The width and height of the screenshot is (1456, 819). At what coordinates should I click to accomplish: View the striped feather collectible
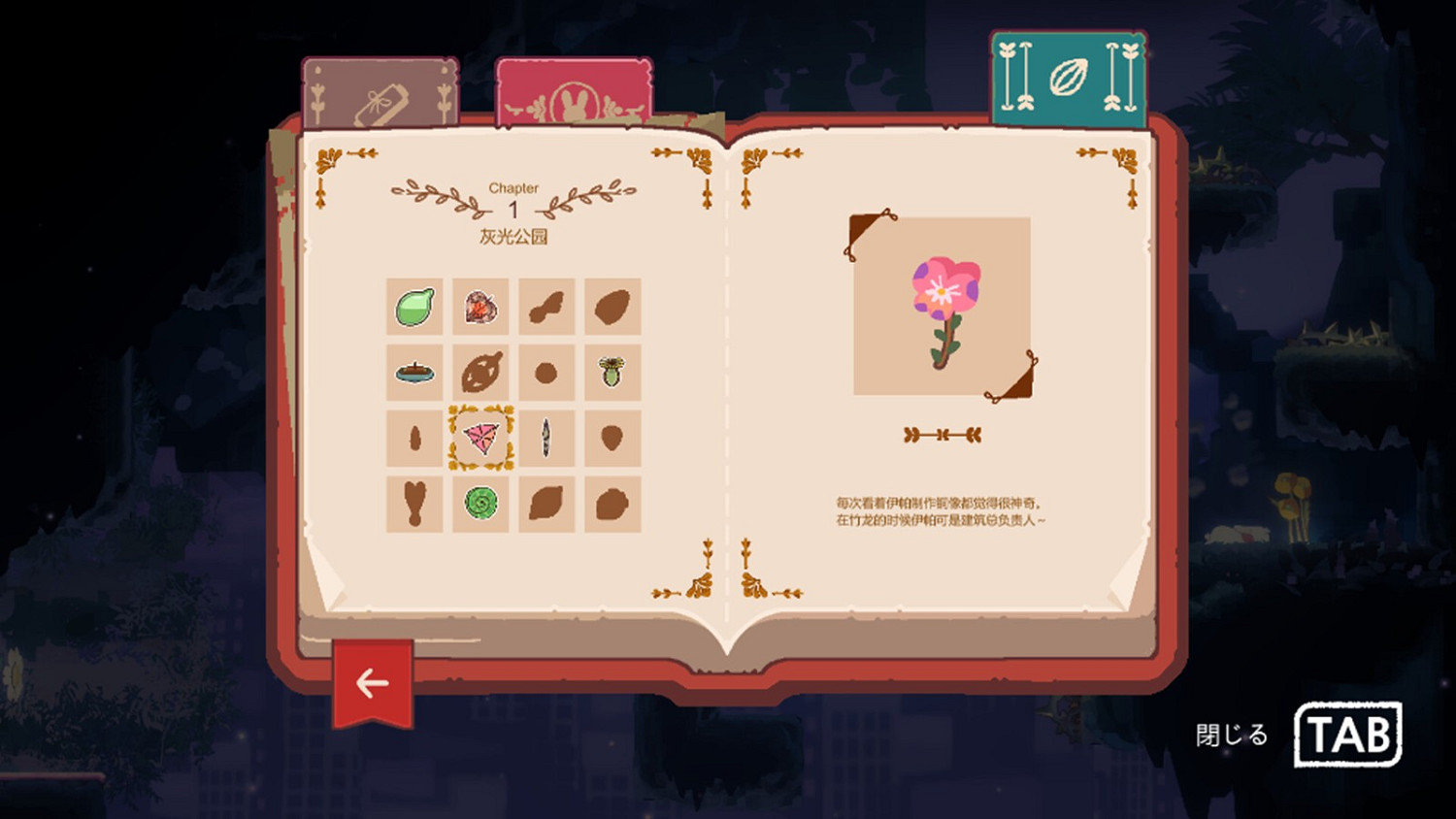click(546, 438)
